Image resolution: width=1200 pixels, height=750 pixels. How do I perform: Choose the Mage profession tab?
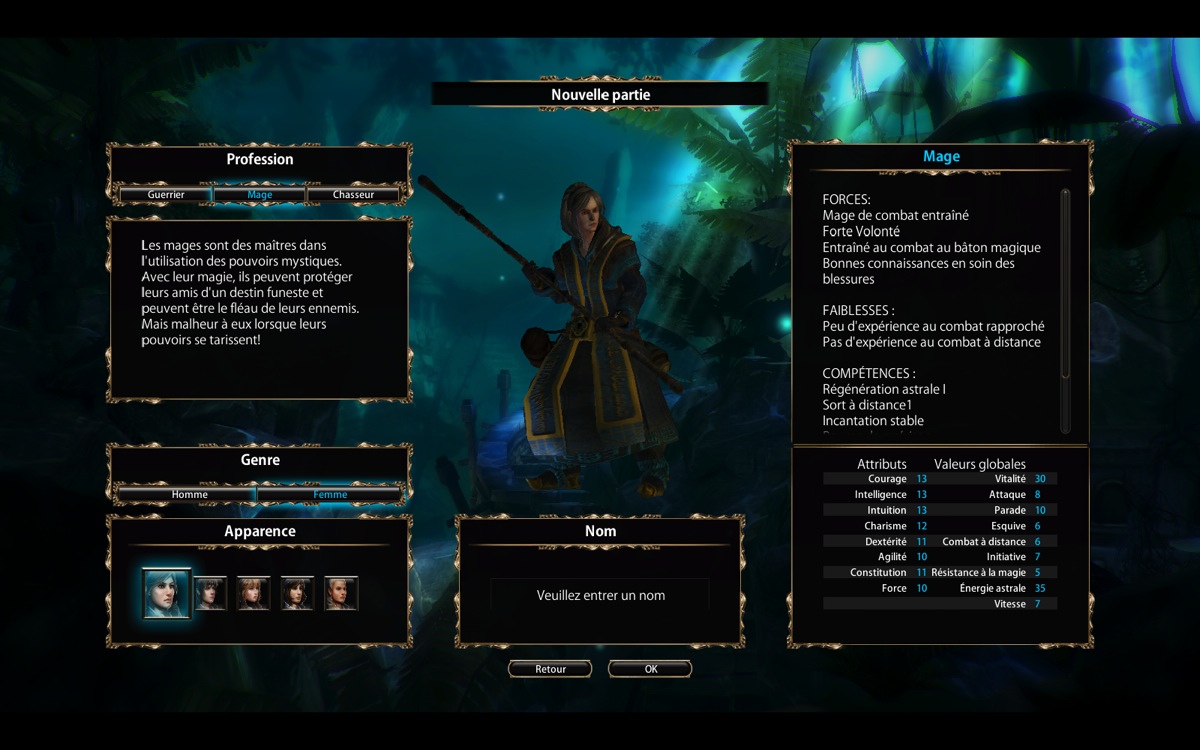[x=259, y=195]
